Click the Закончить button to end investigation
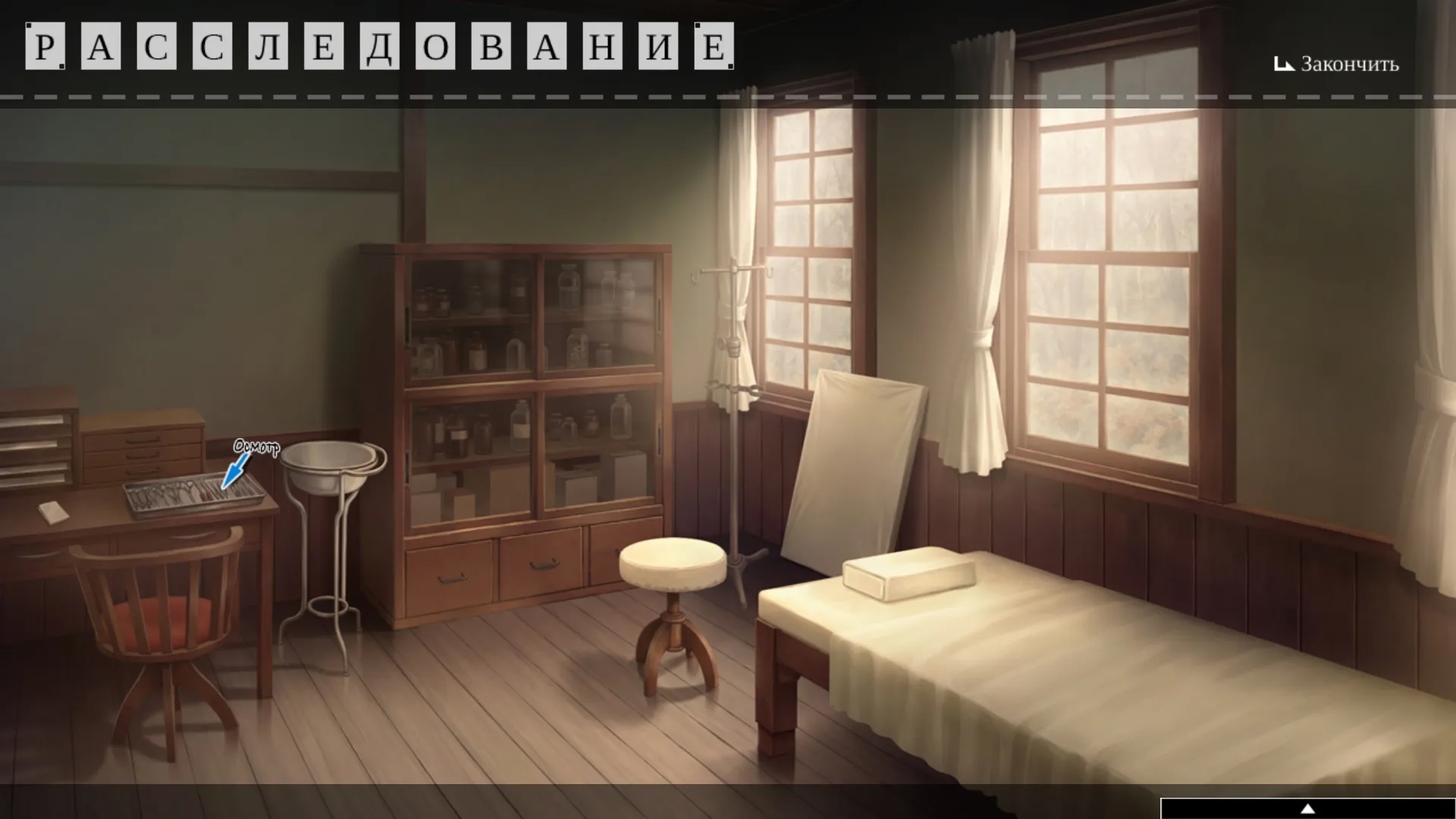The image size is (1456, 819). 1336,64
